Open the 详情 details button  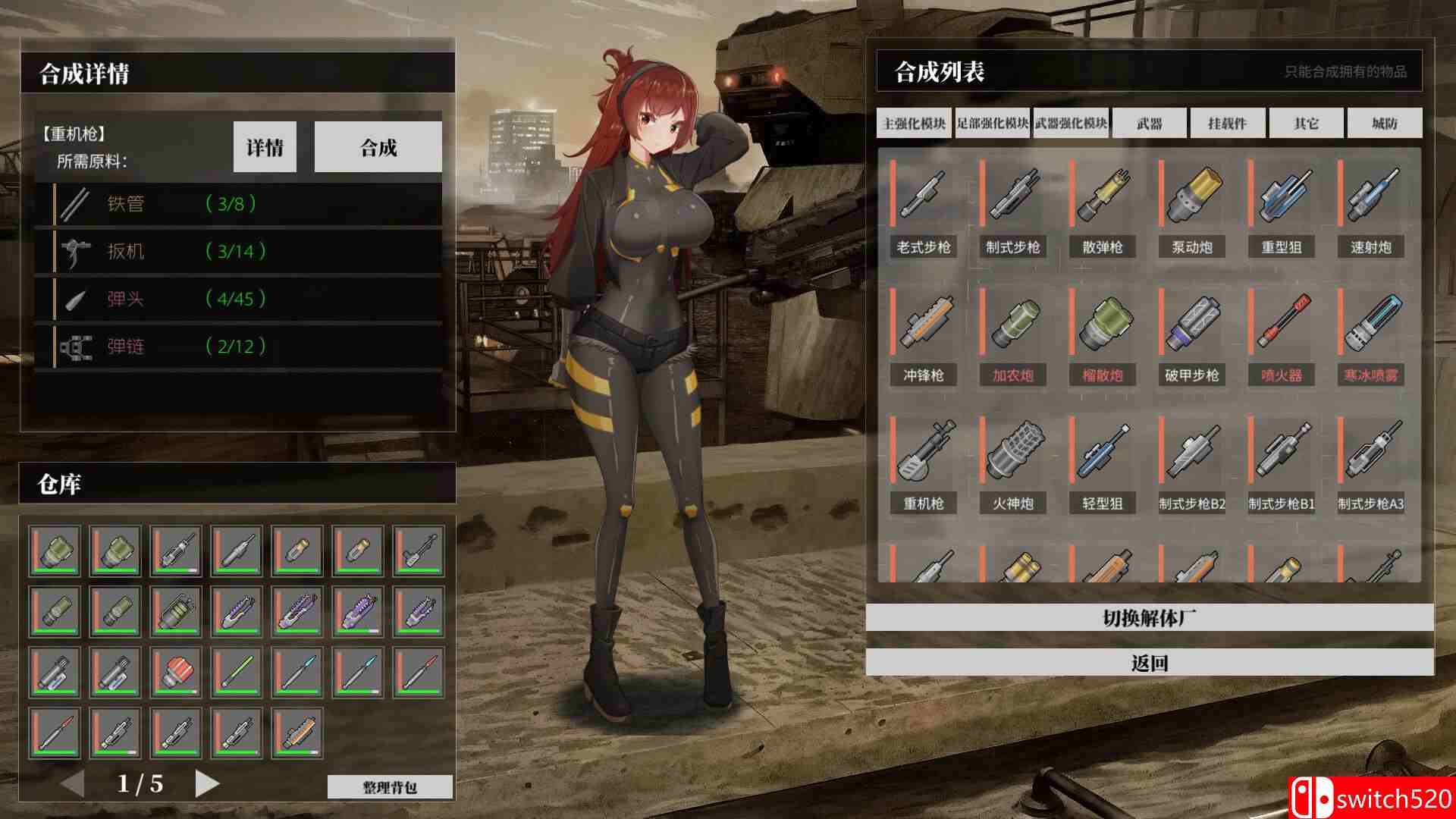[265, 147]
